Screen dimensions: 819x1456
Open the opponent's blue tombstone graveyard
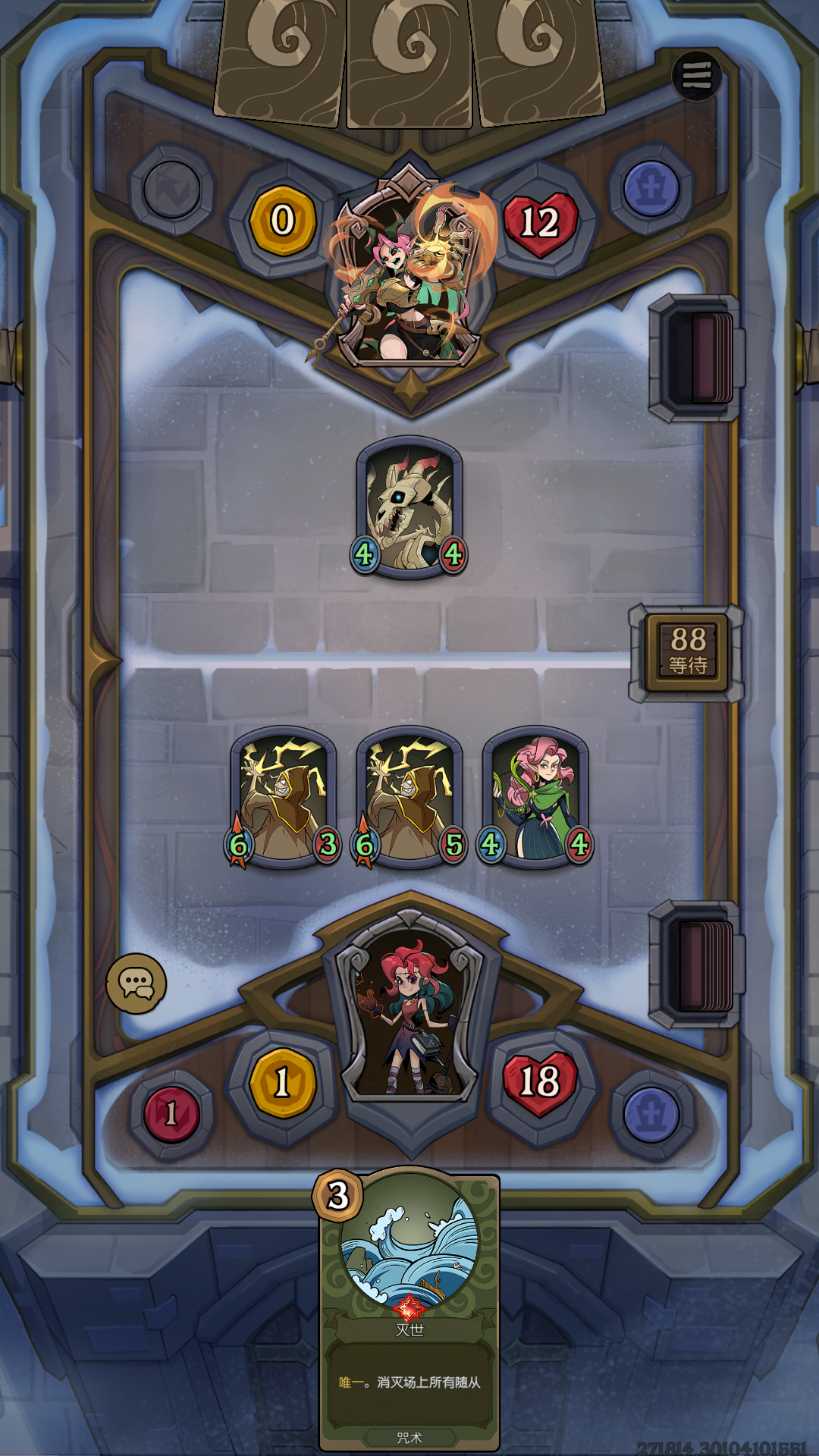click(651, 188)
